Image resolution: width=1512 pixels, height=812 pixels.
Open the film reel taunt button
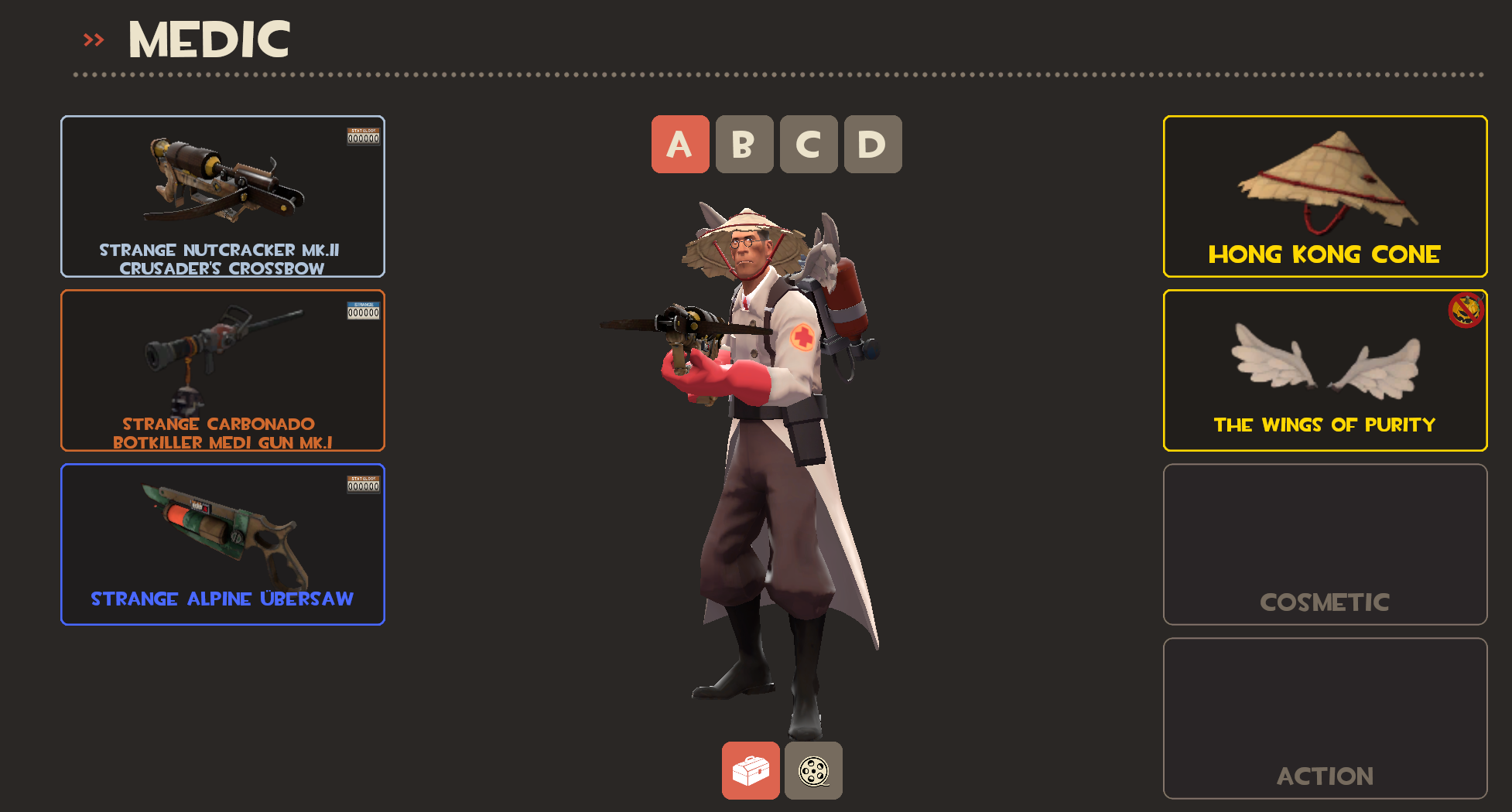point(813,771)
